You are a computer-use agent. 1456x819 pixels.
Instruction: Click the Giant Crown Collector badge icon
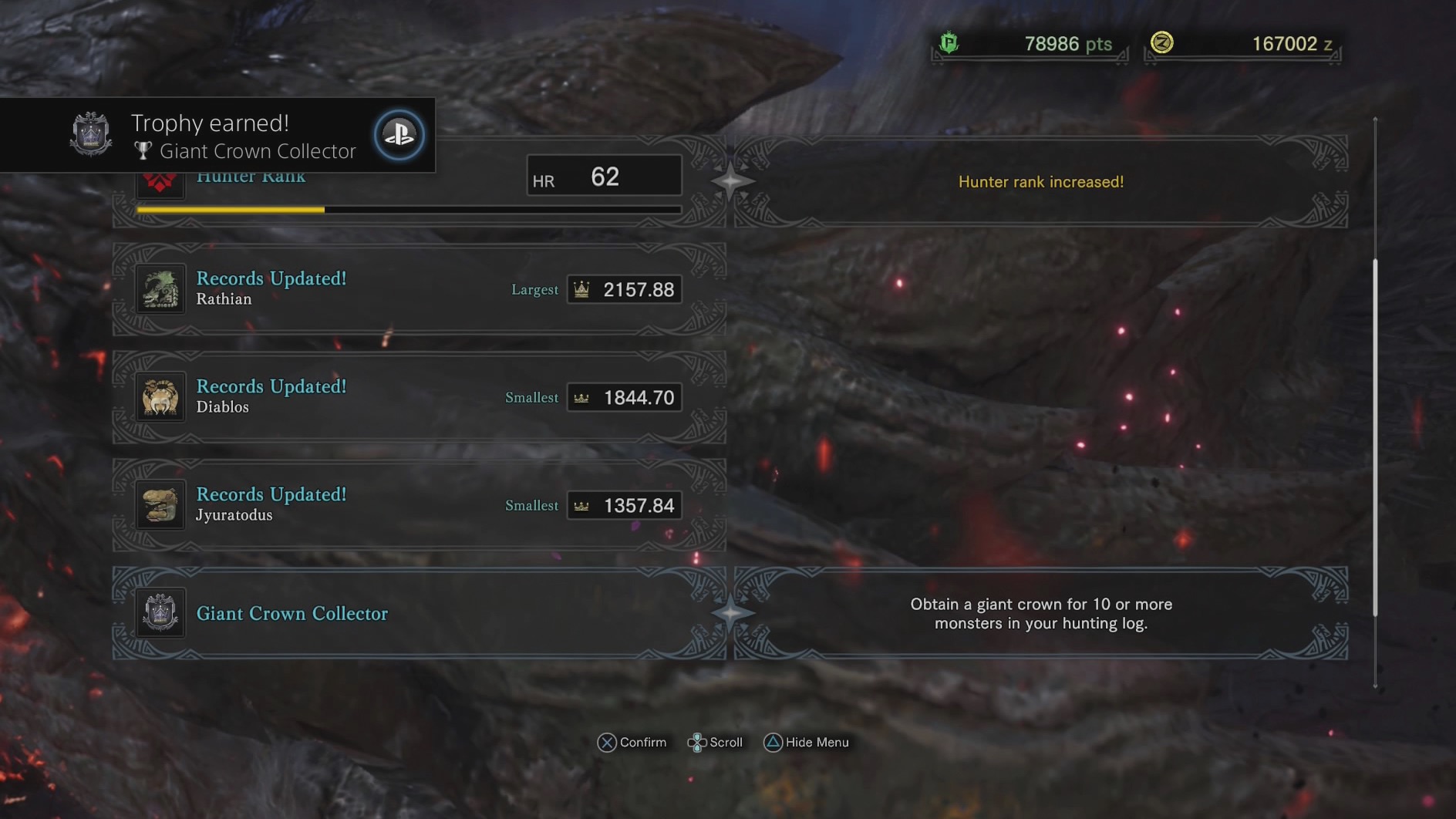[160, 613]
